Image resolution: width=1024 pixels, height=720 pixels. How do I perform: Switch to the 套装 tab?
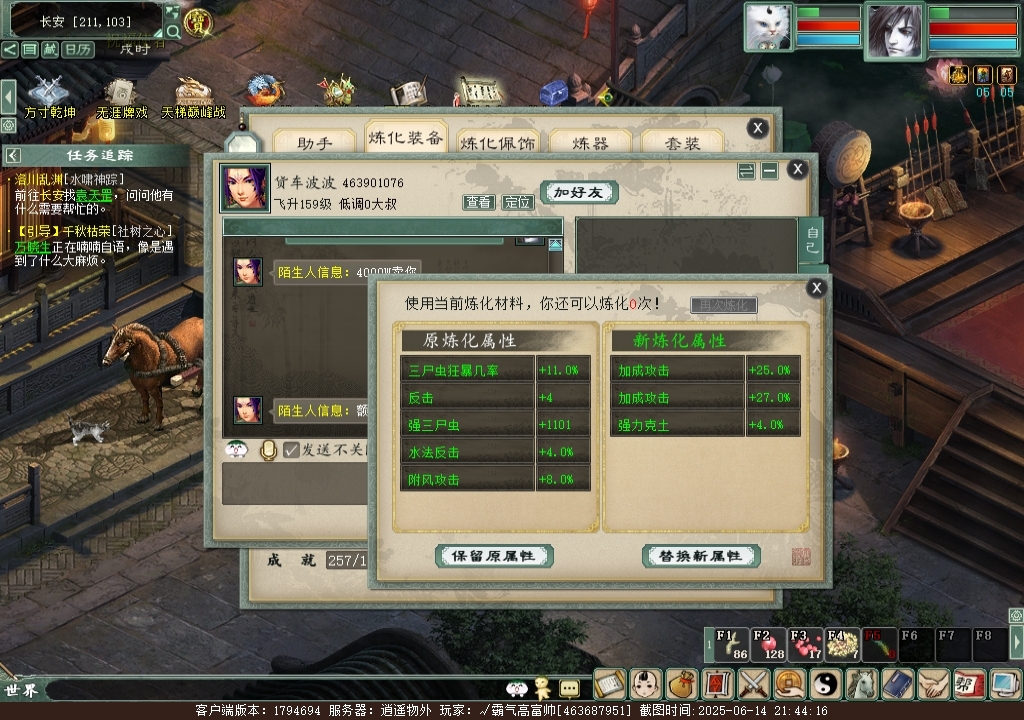(682, 142)
